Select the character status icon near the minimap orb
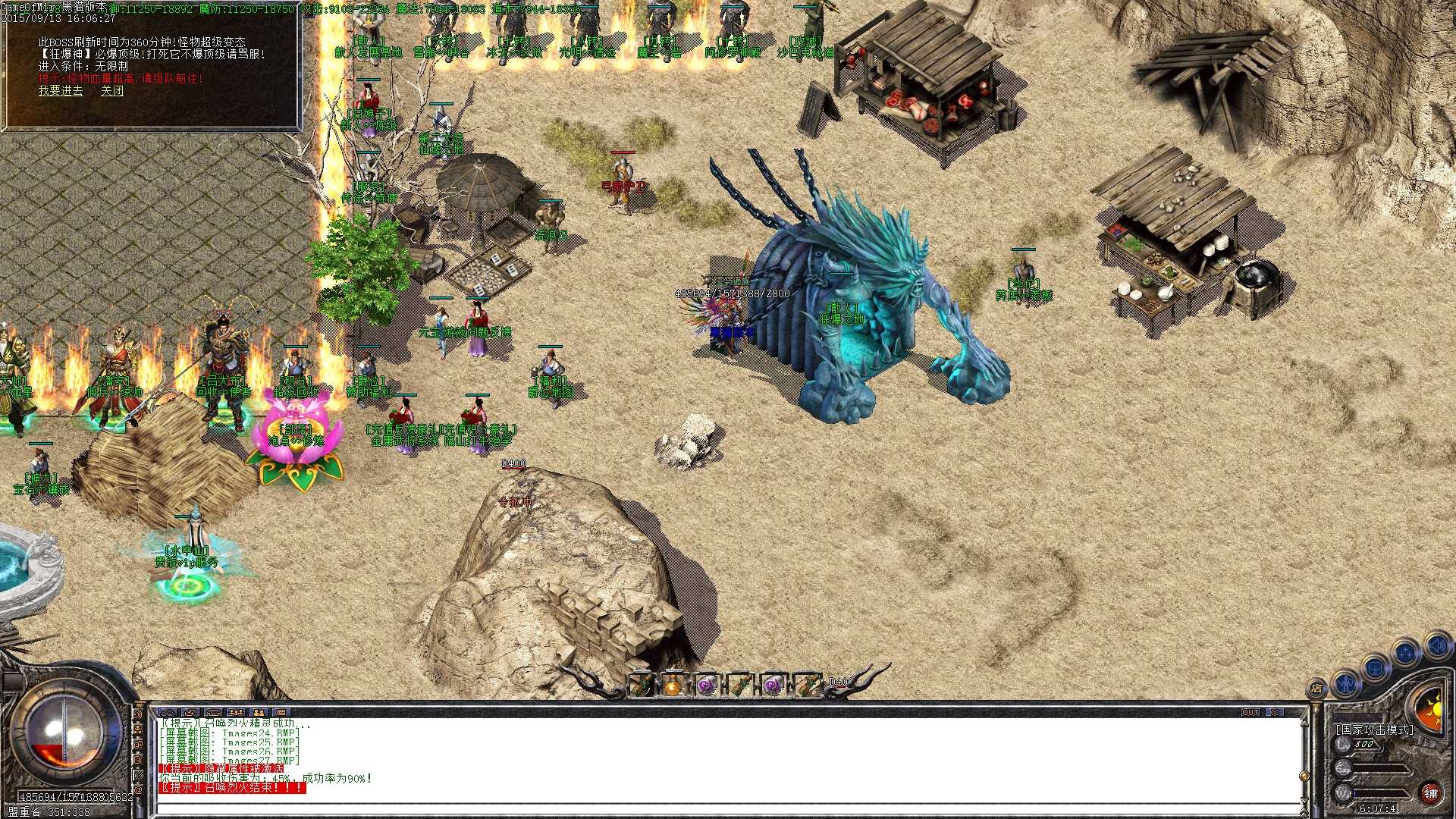The width and height of the screenshot is (1456, 819). coord(1345,684)
